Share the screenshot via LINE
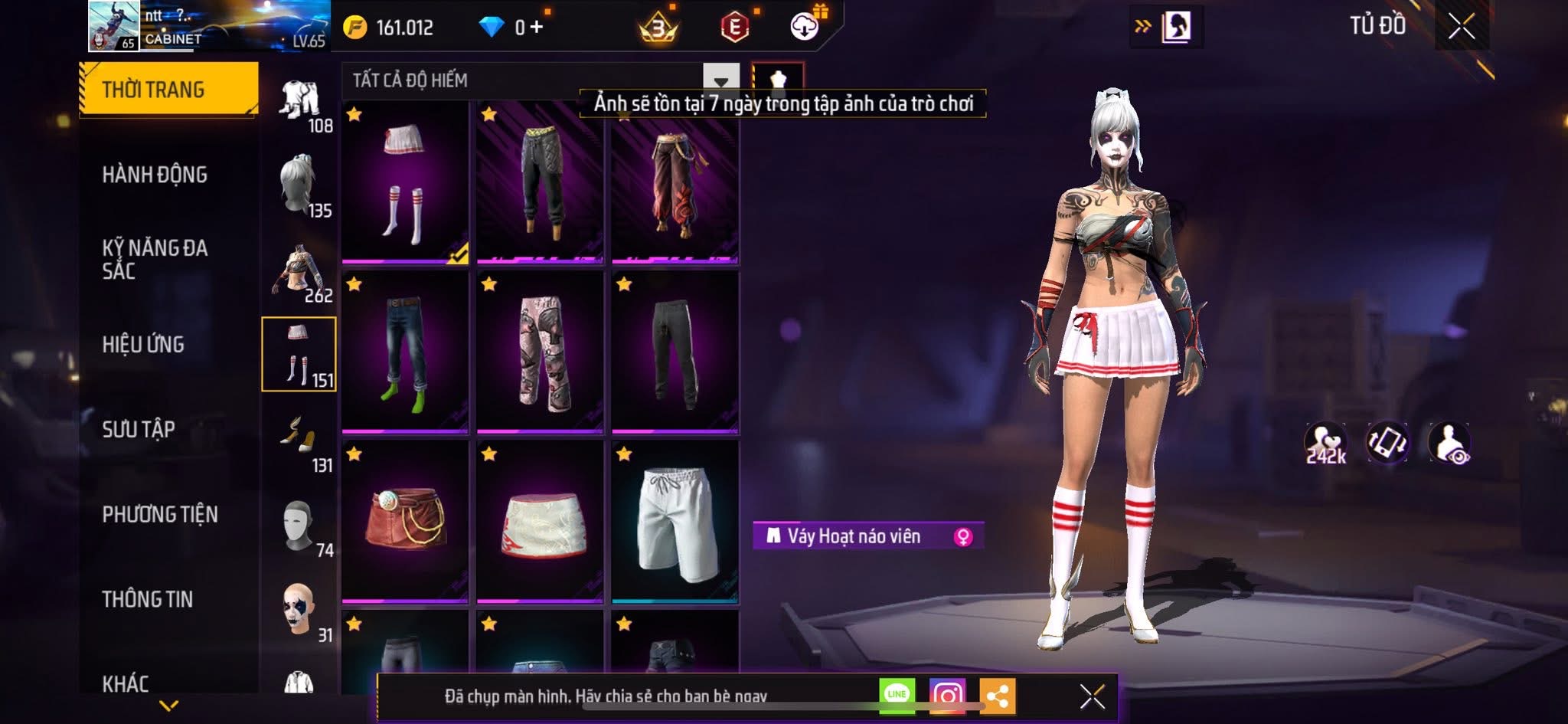The image size is (1568, 724). (x=897, y=695)
